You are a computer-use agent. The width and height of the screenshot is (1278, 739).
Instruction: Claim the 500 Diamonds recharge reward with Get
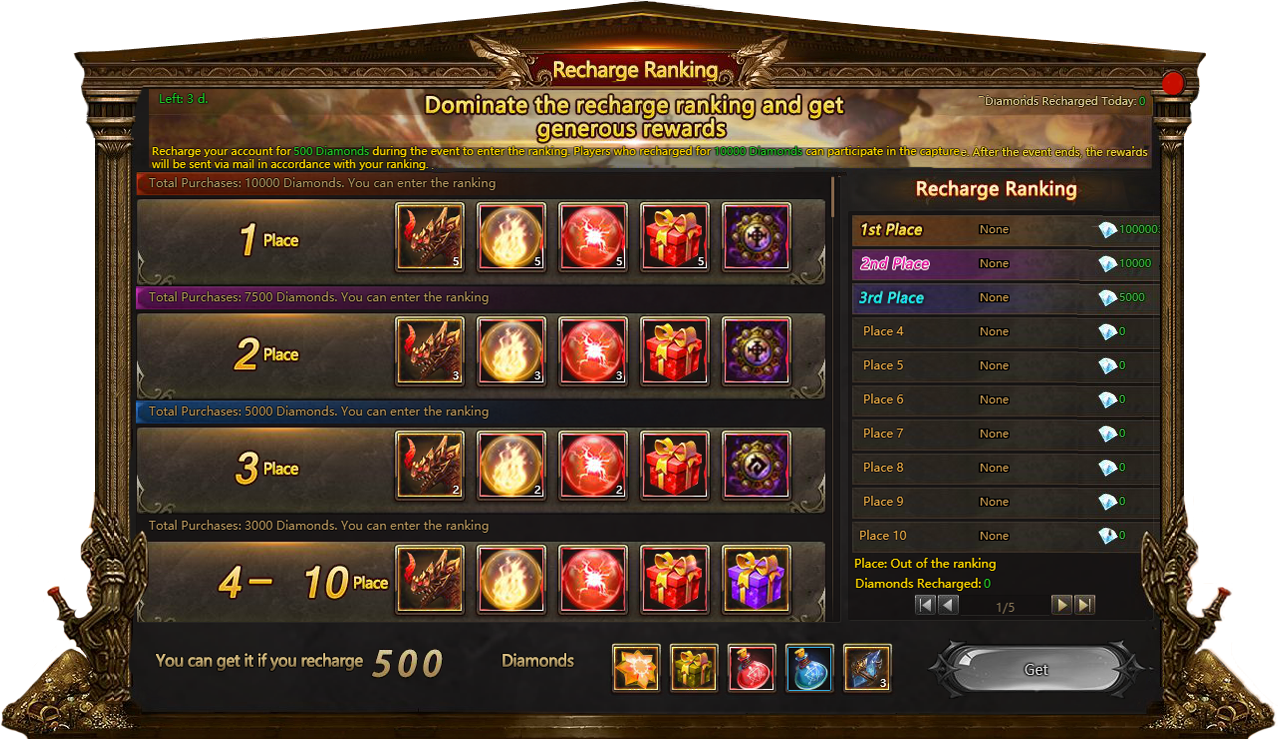coord(1036,669)
